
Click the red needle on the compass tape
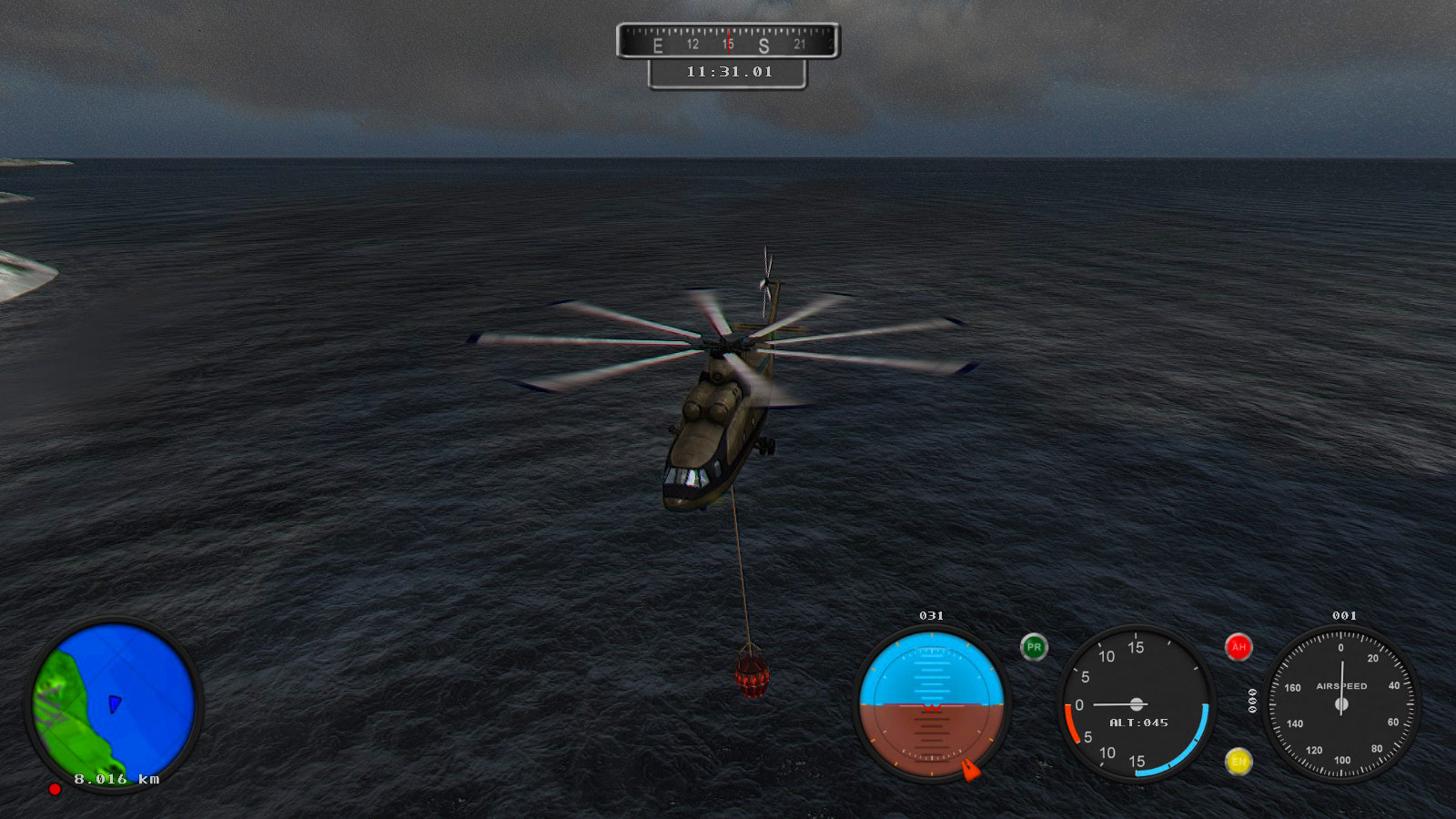pyautogui.click(x=729, y=40)
